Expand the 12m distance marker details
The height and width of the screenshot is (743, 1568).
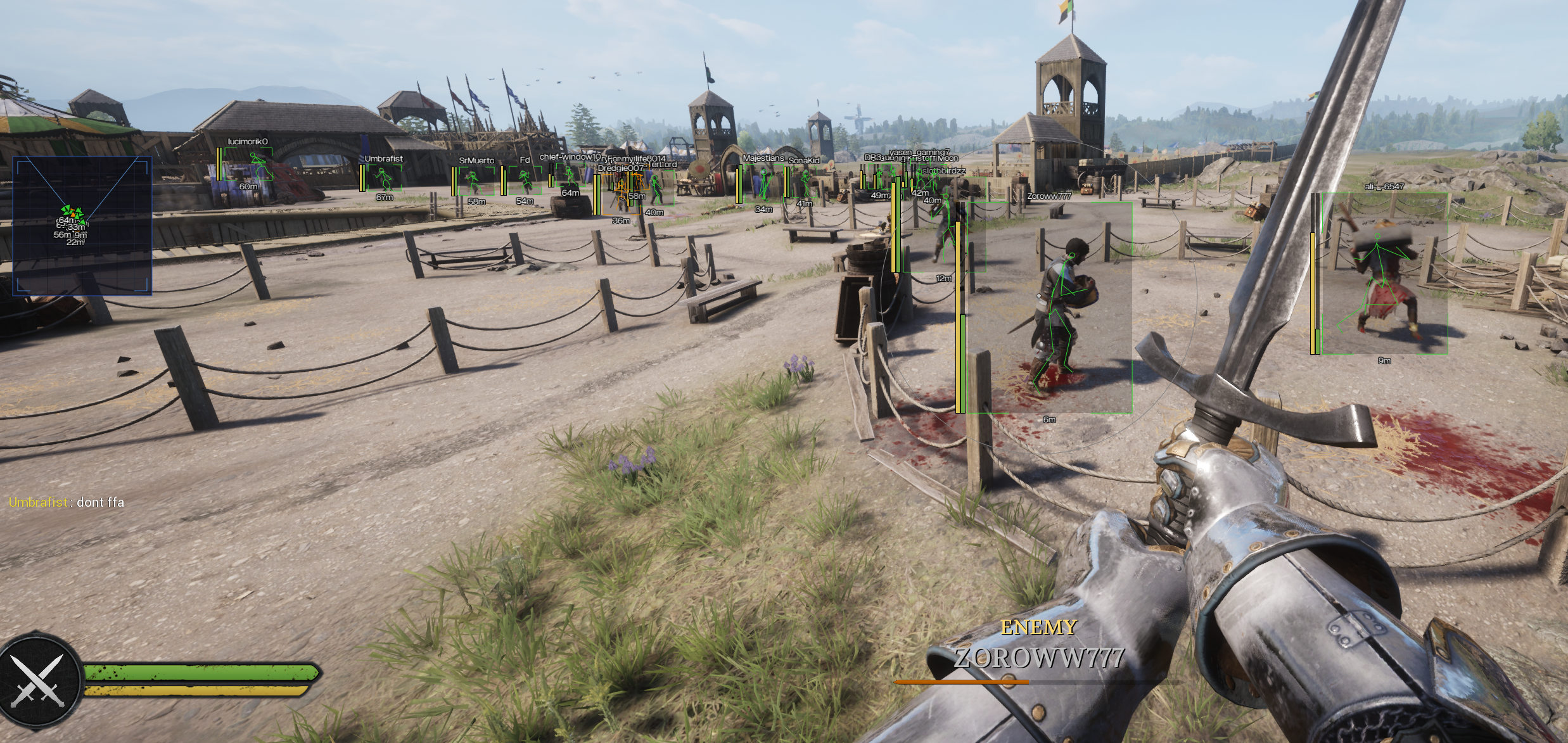click(x=943, y=278)
